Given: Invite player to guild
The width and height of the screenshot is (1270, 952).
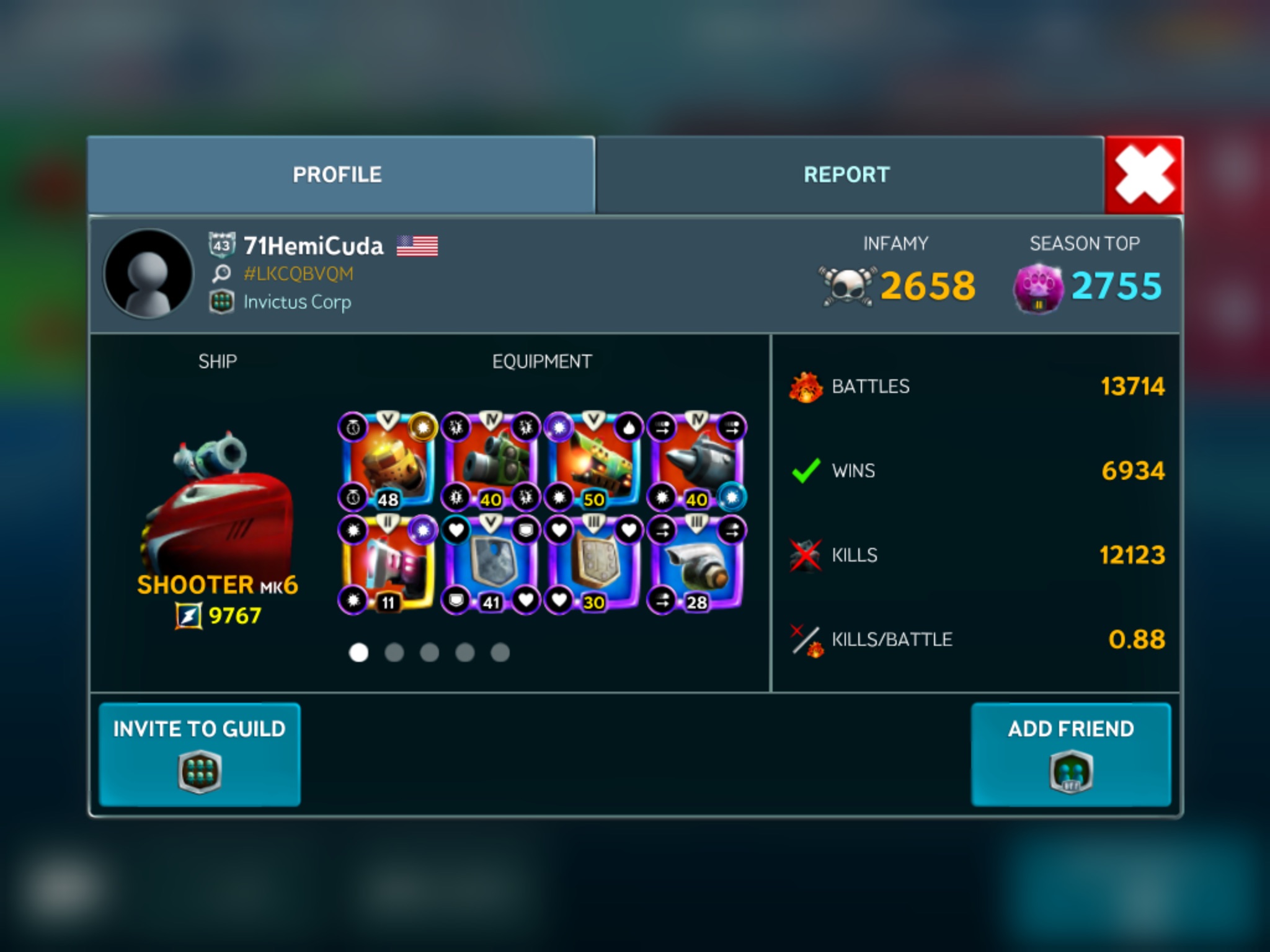Looking at the screenshot, I should click(x=200, y=754).
